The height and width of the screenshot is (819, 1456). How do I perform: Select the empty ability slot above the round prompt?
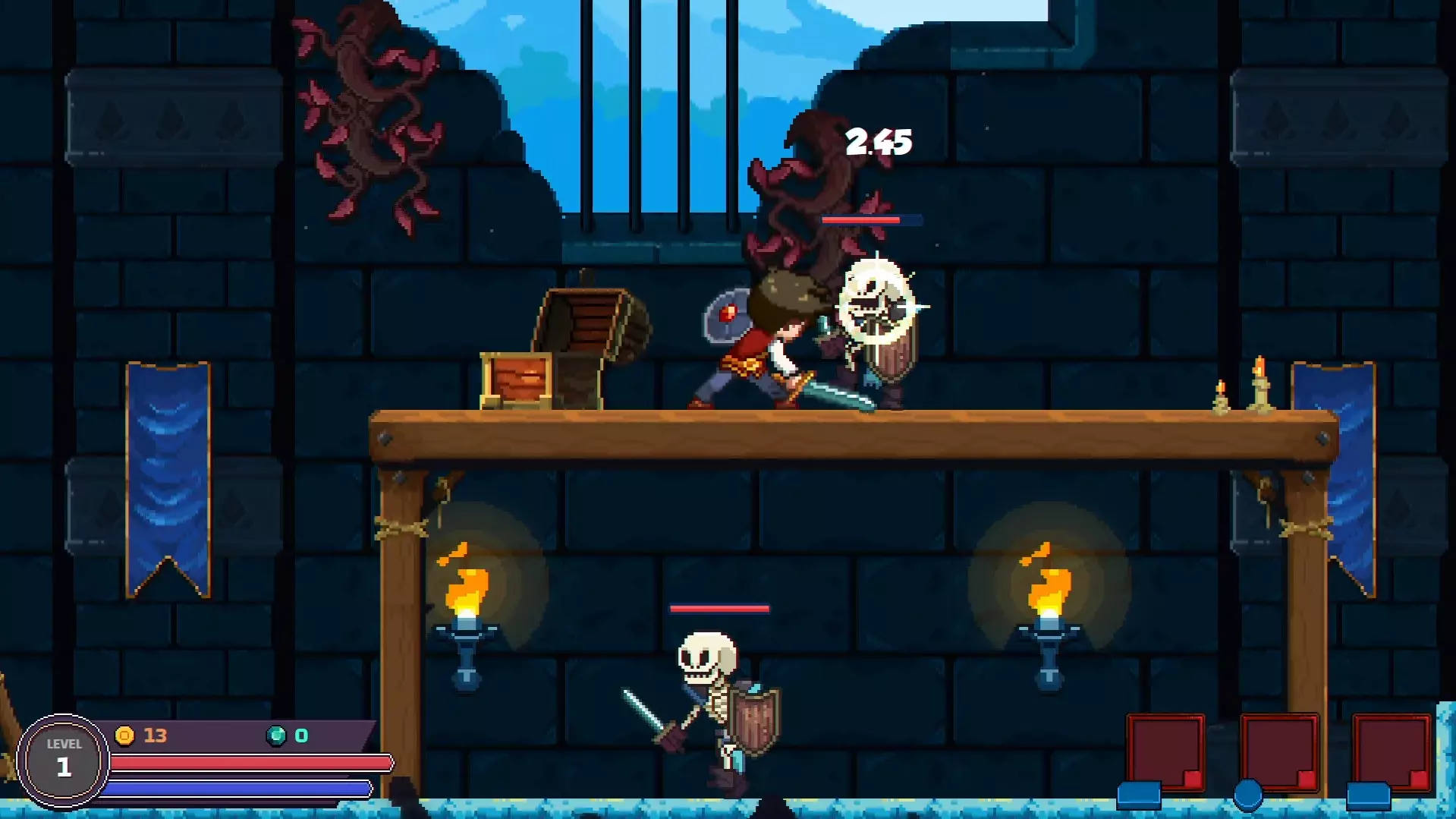(1279, 751)
